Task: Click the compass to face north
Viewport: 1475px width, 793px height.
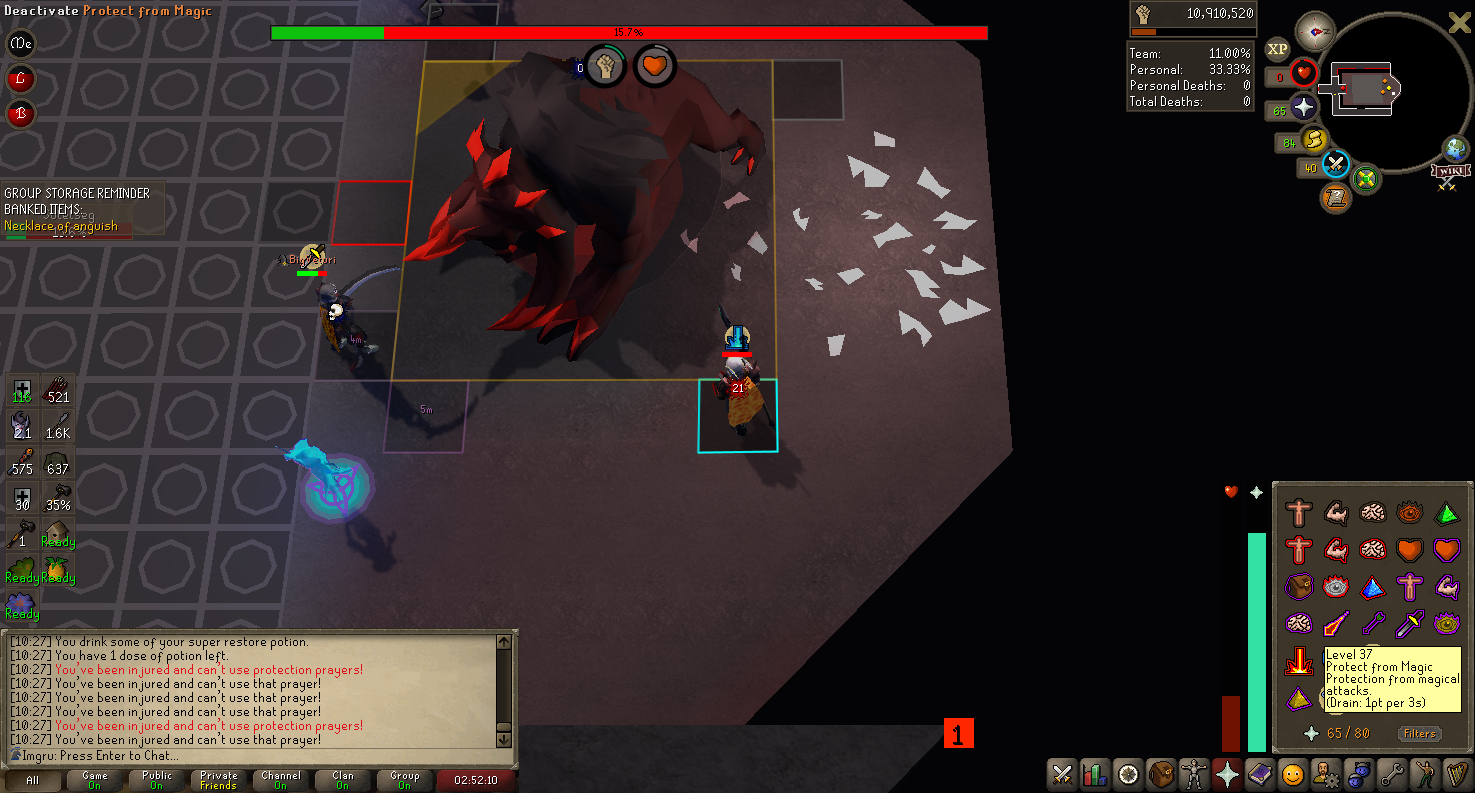Action: [x=1314, y=32]
